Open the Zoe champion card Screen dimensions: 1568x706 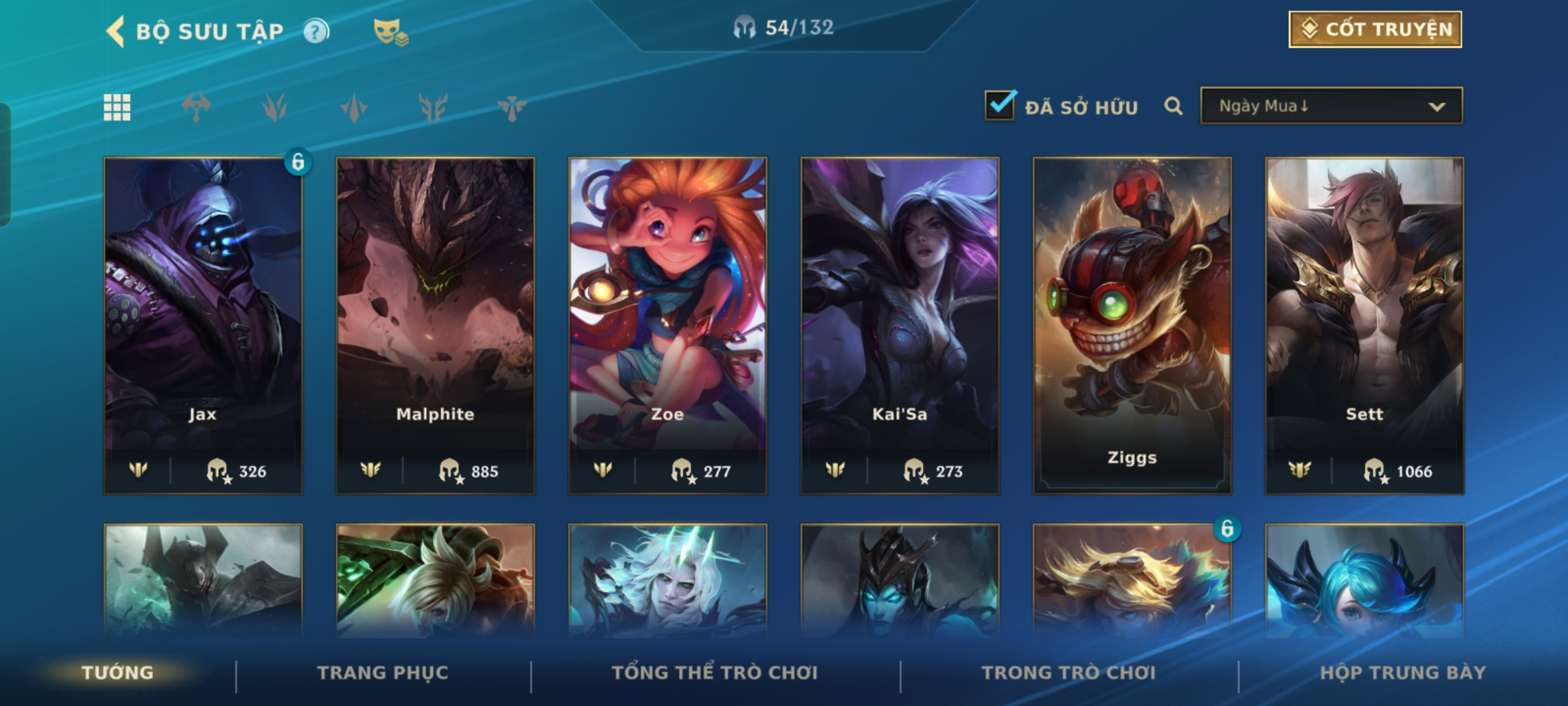pos(667,325)
